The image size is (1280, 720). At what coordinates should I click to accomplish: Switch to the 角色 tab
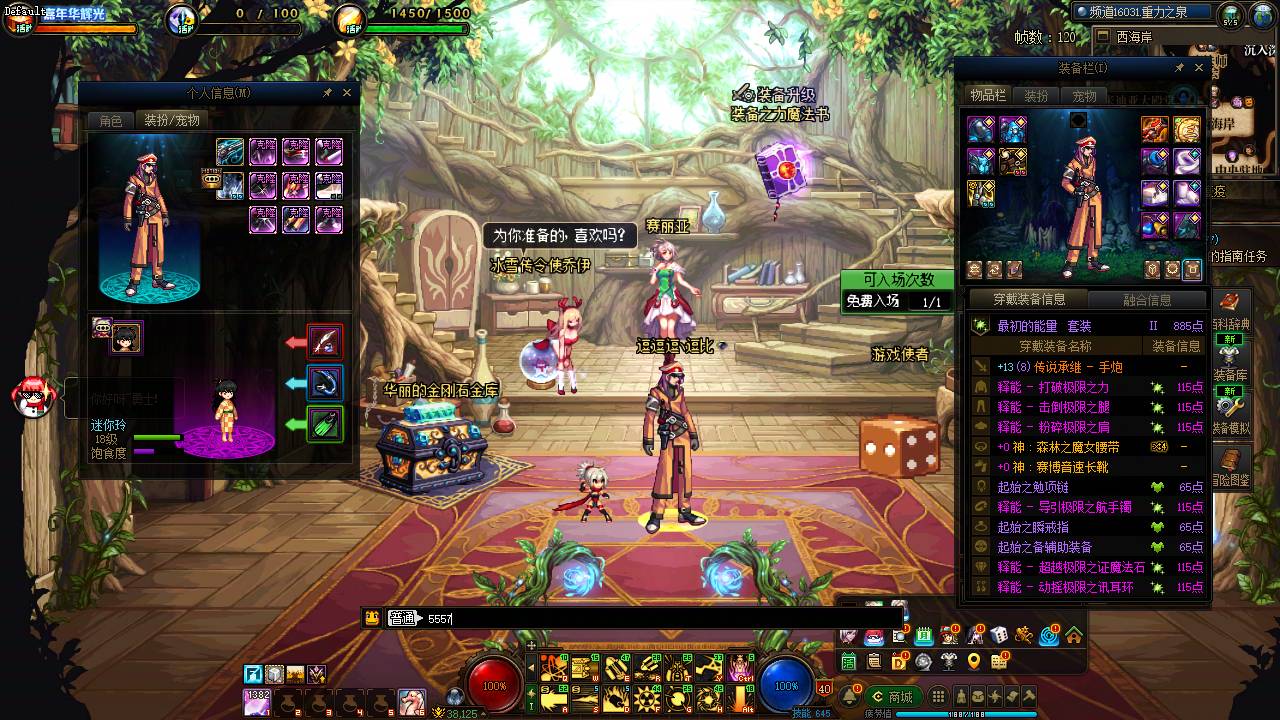click(110, 120)
